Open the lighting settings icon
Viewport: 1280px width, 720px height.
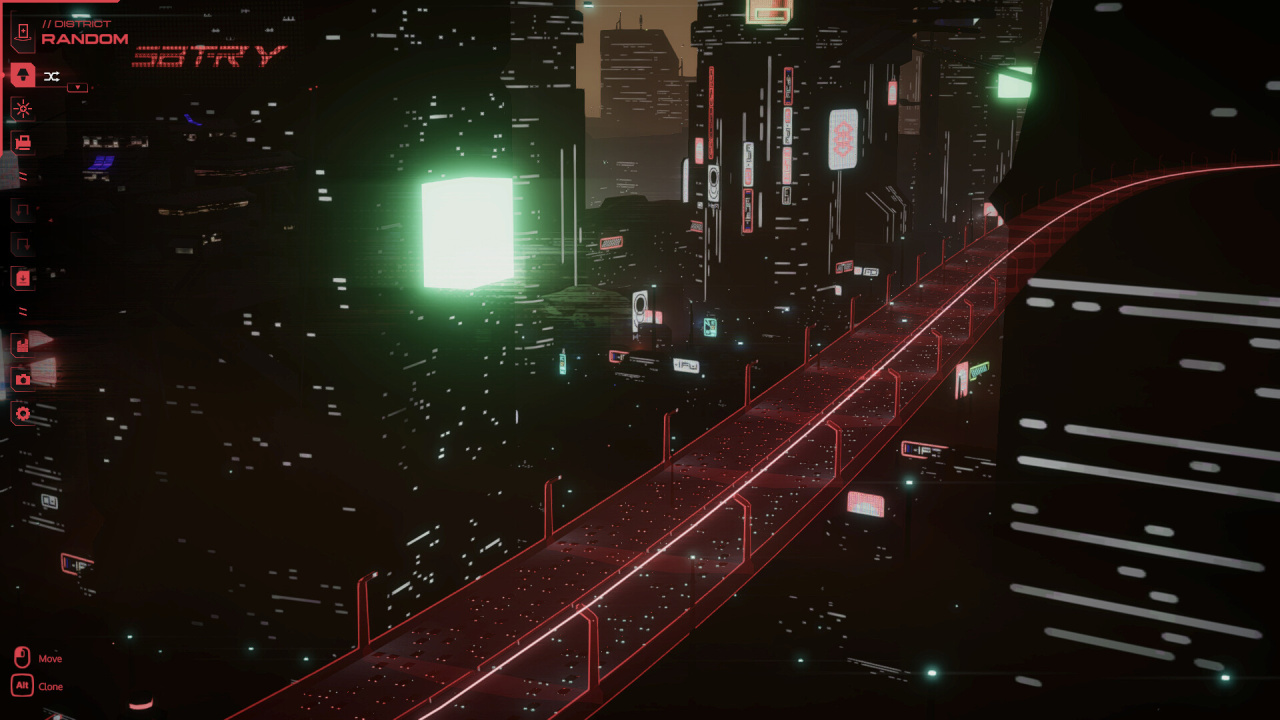pyautogui.click(x=22, y=109)
